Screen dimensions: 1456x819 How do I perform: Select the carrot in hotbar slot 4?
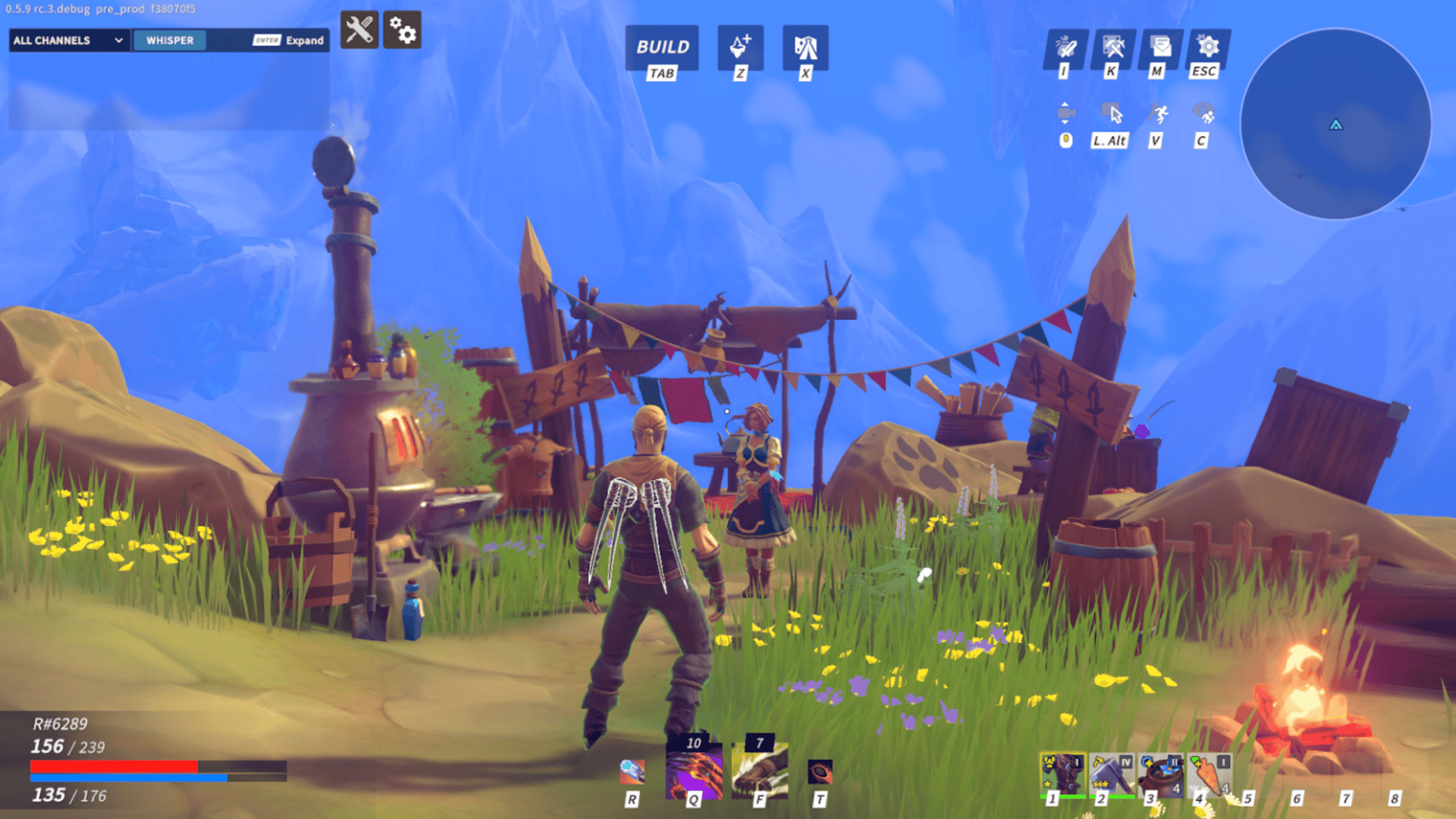tap(1210, 773)
